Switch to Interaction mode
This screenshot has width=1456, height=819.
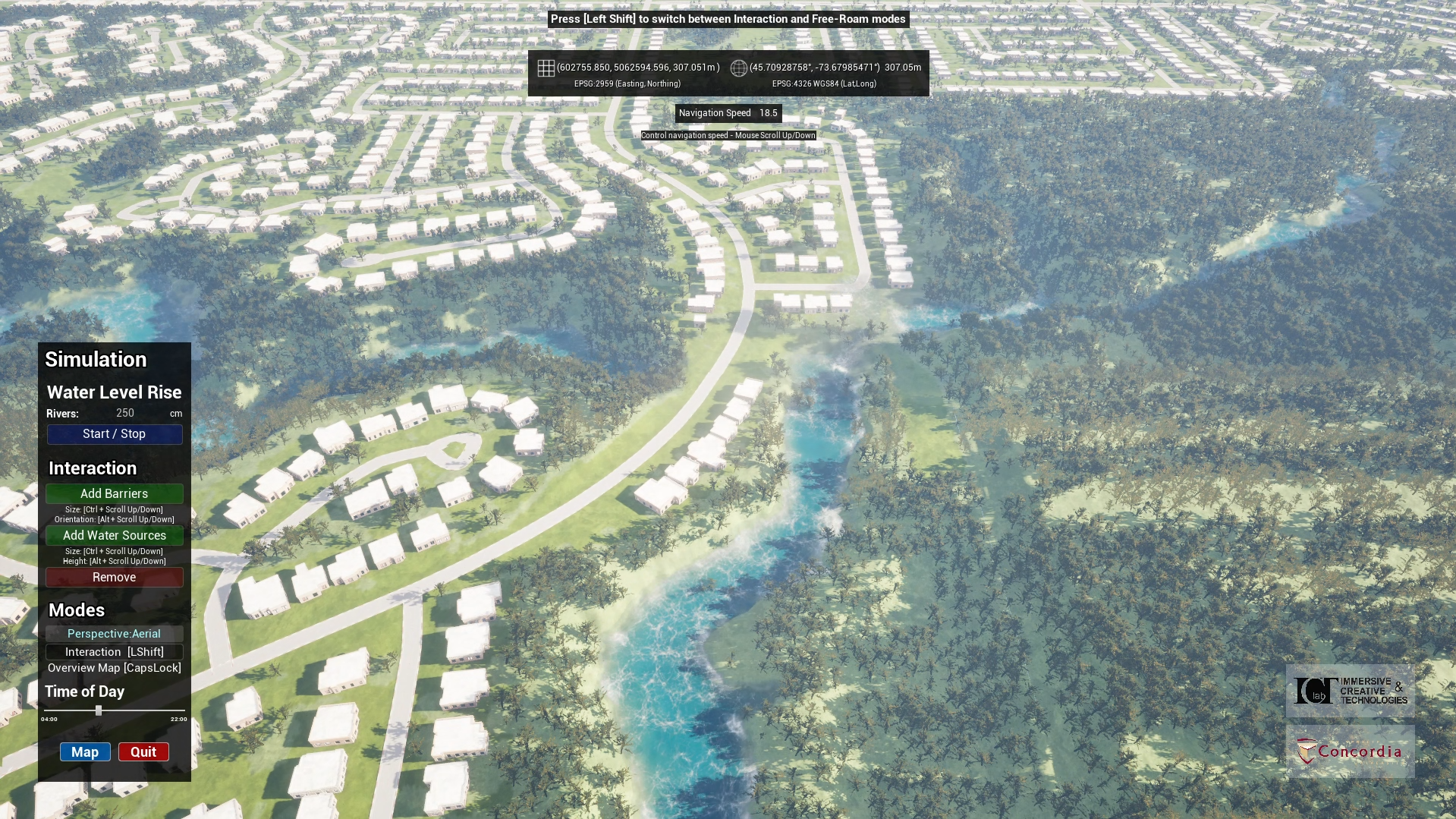point(113,651)
